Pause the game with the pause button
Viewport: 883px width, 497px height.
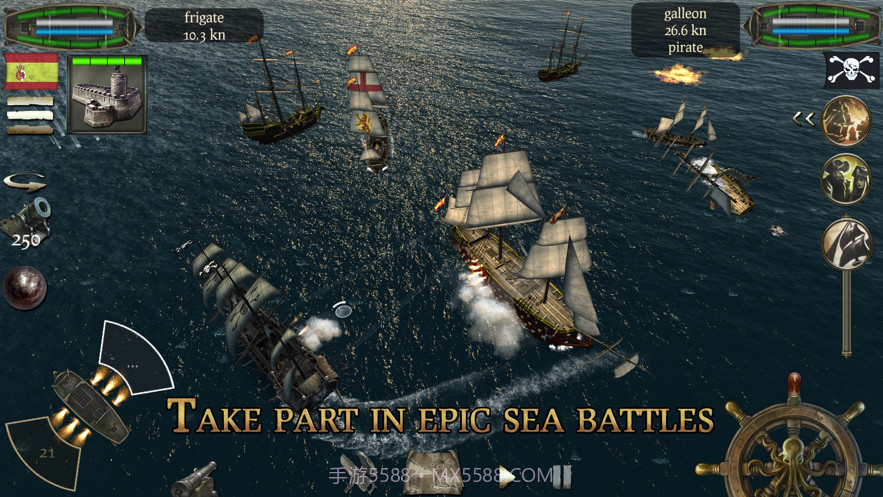point(562,476)
